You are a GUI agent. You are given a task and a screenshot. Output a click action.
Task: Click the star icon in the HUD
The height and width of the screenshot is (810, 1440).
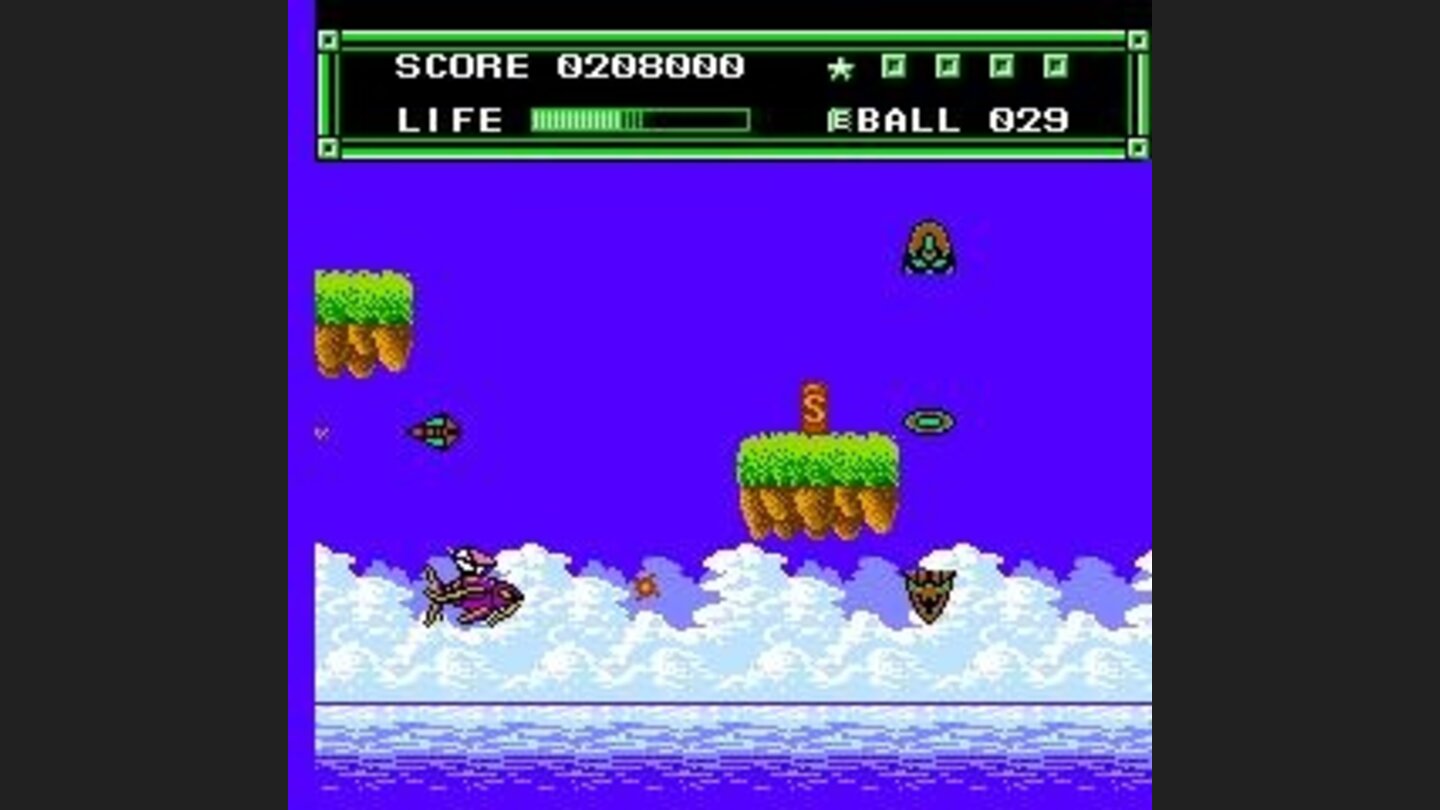tap(840, 66)
